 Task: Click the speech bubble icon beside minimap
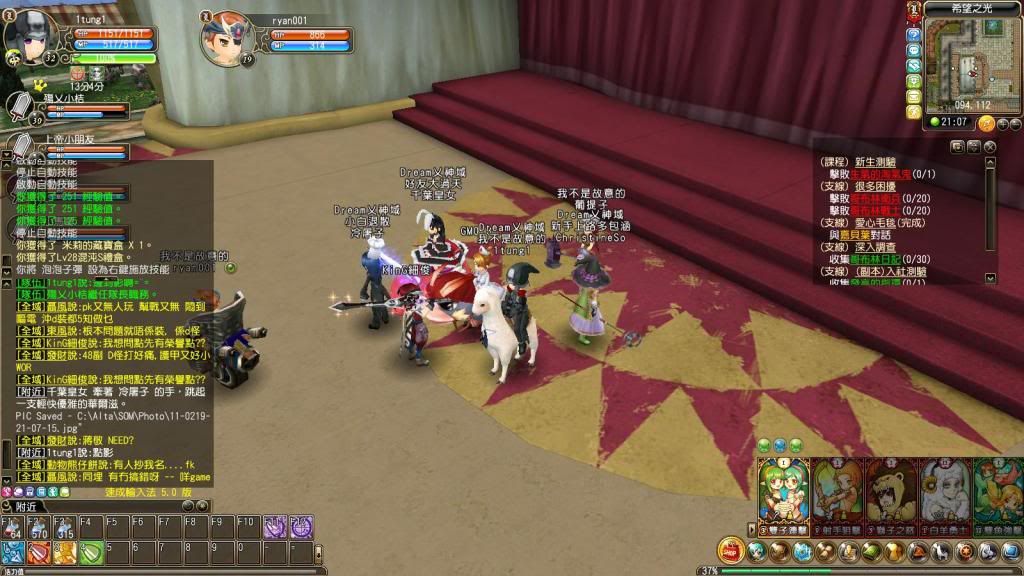pyautogui.click(x=913, y=49)
